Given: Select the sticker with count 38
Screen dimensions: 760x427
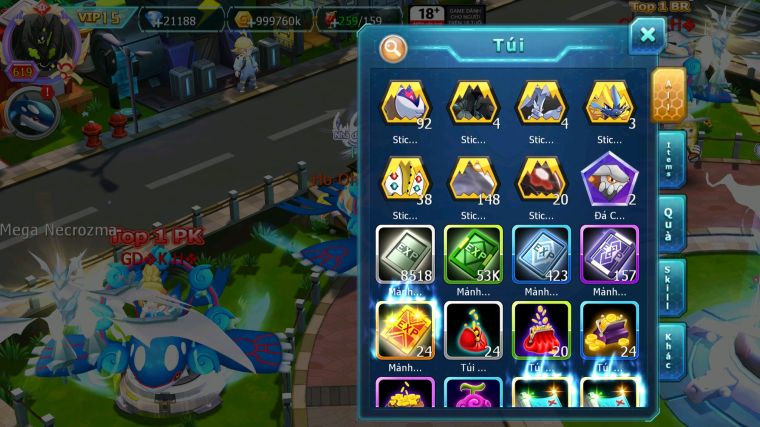Looking at the screenshot, I should tap(405, 180).
